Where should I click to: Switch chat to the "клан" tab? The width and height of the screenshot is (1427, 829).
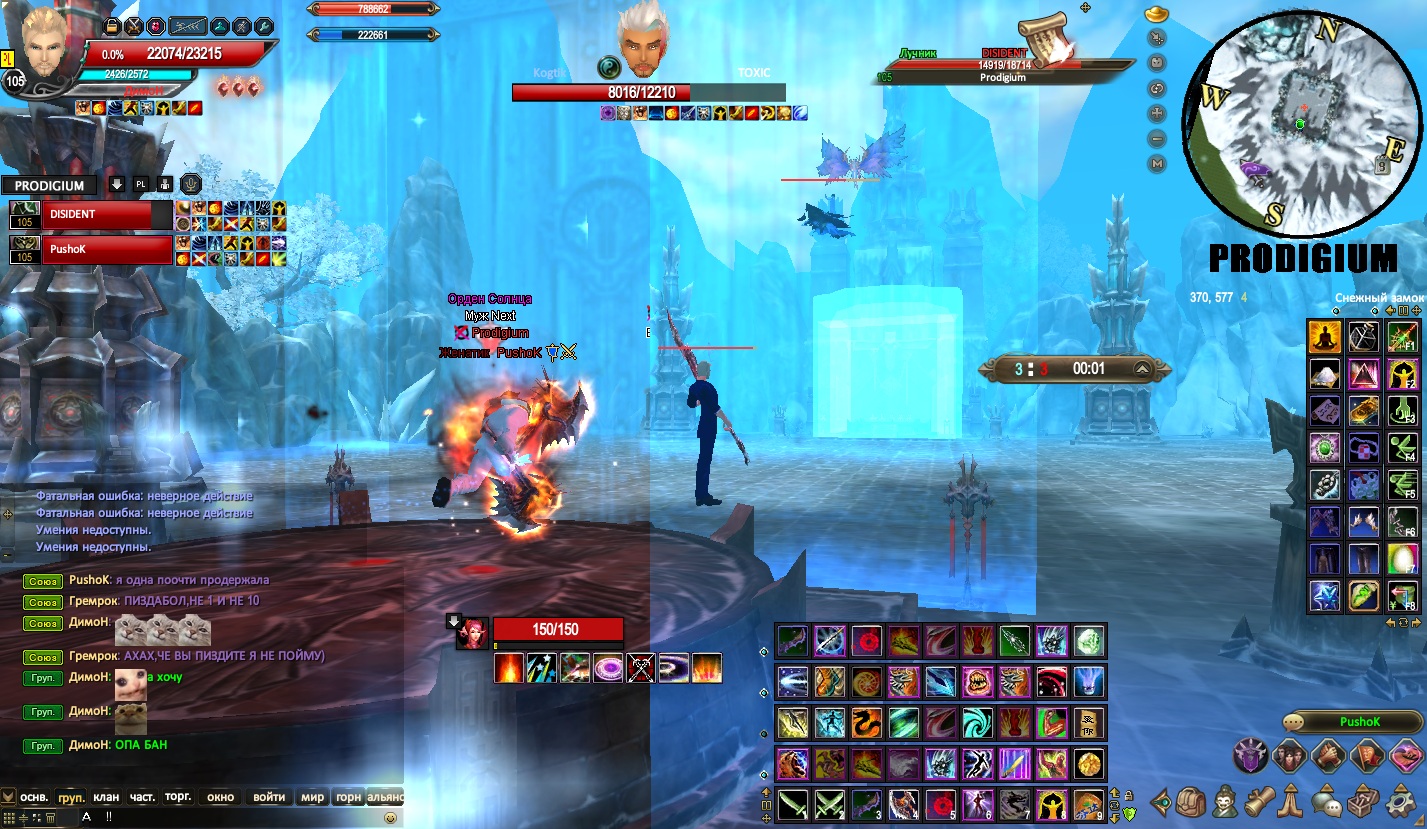106,797
